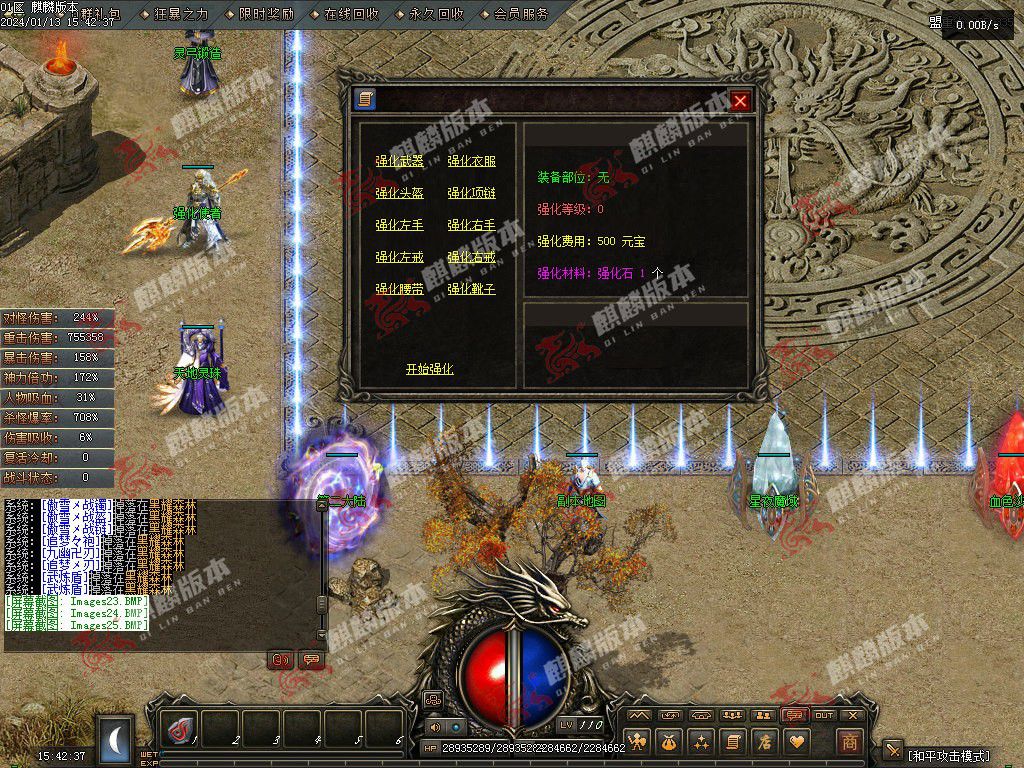The width and height of the screenshot is (1024, 768).
Task: Select 强化头盔 helmet enhancement
Action: point(399,193)
